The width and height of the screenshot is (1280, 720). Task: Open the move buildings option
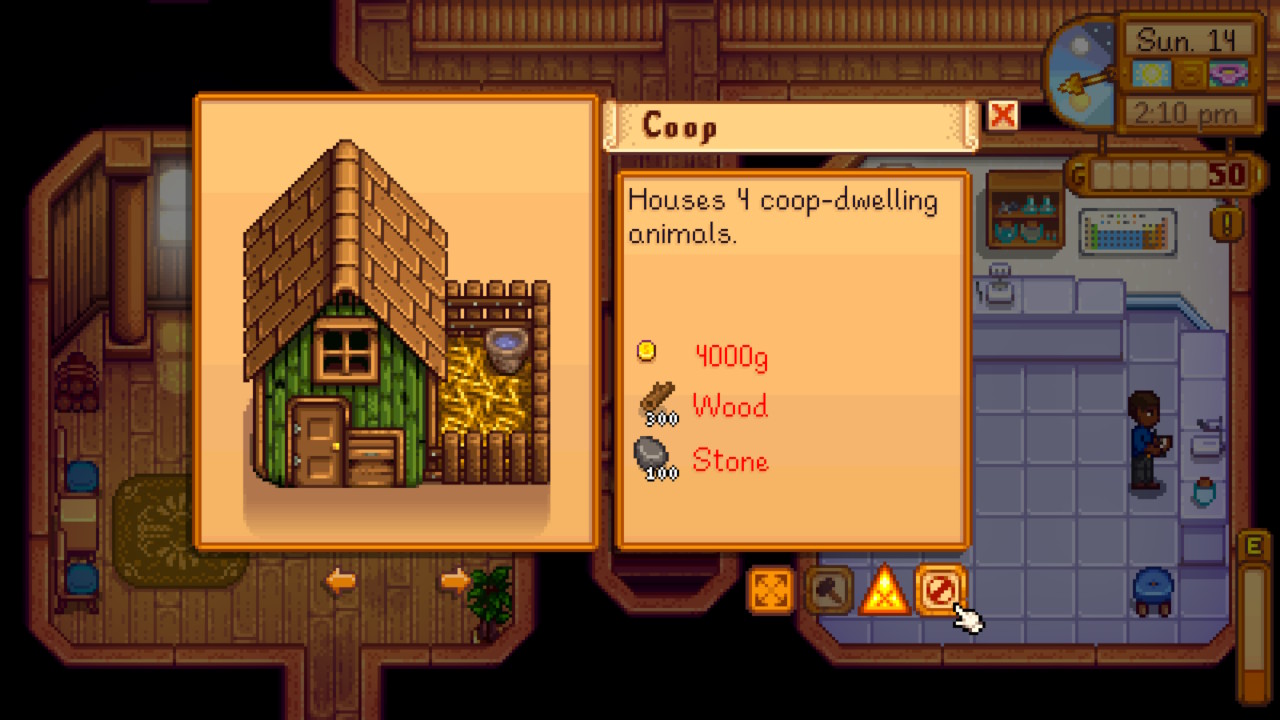pos(771,590)
